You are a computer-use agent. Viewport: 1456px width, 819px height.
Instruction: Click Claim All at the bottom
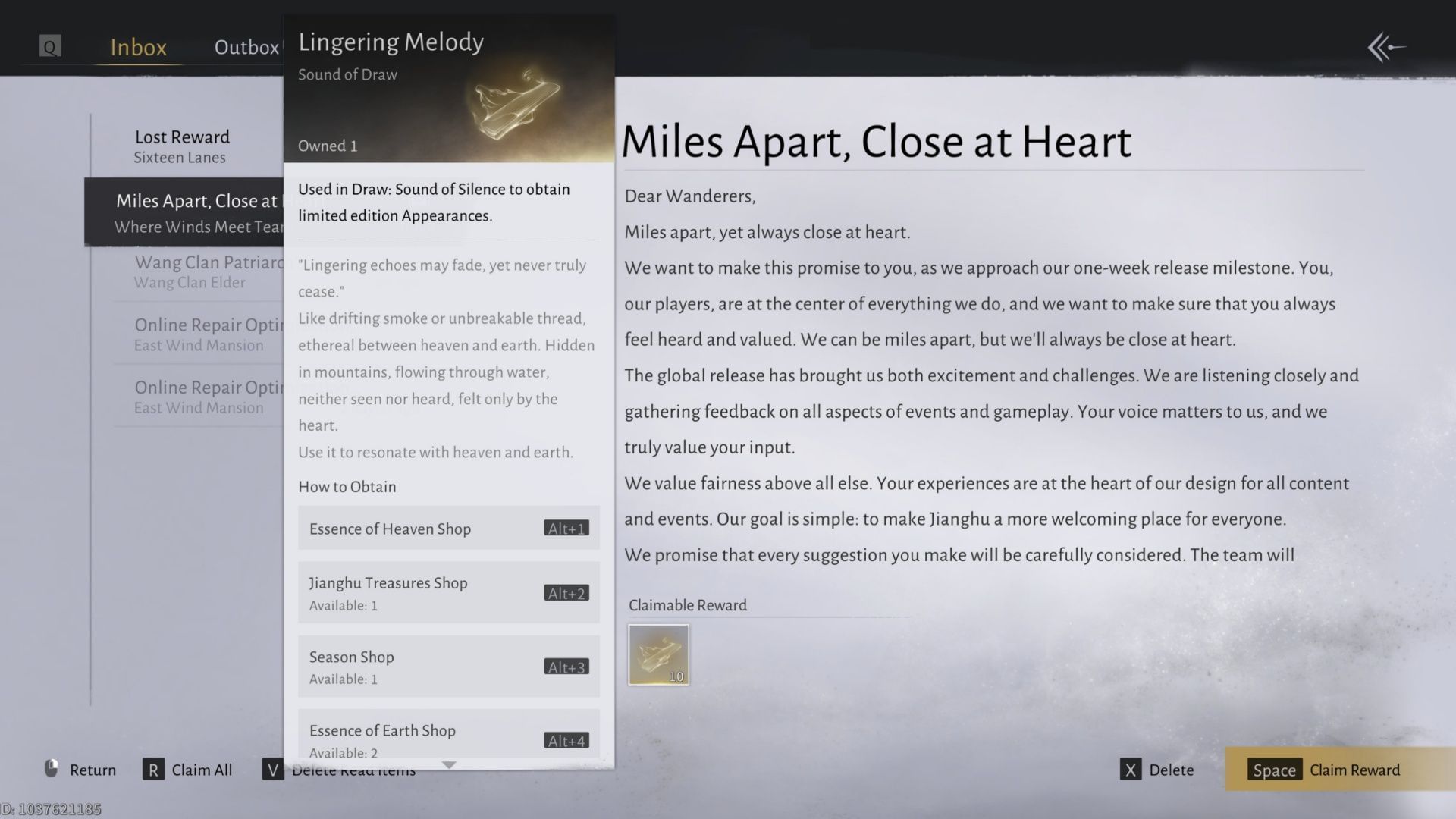(x=200, y=769)
